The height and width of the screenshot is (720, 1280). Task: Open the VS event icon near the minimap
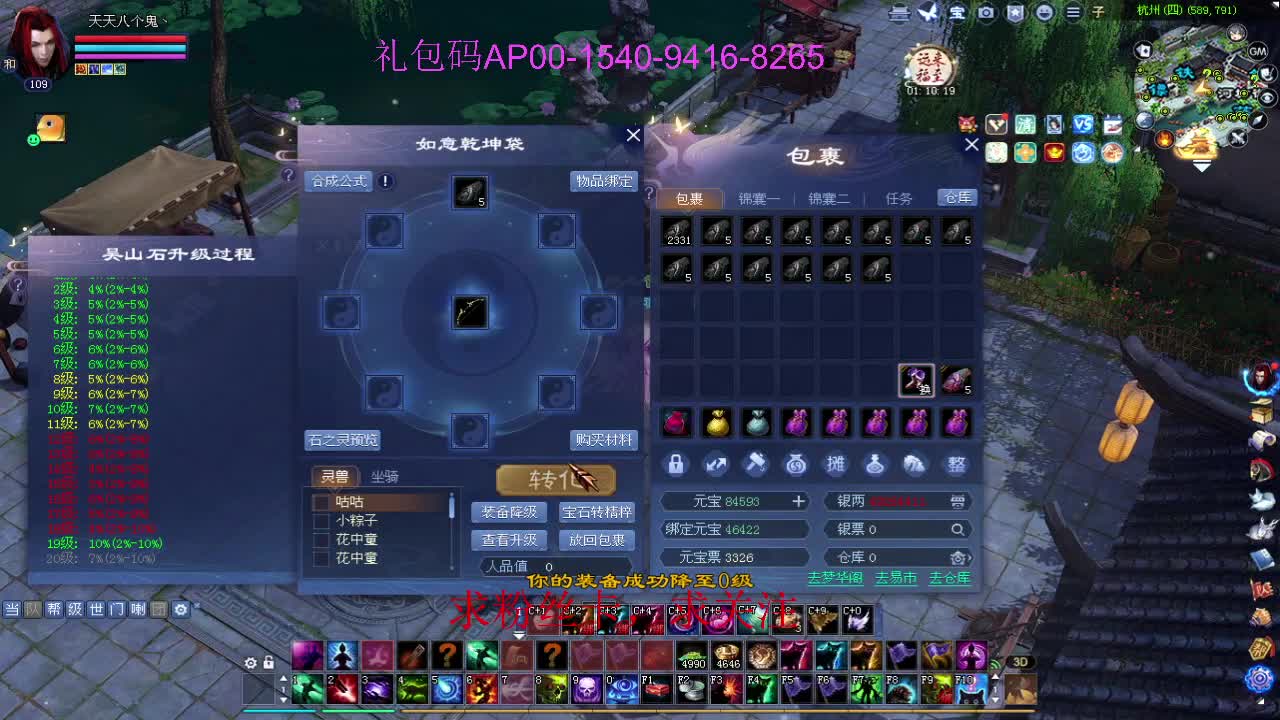click(x=1084, y=124)
